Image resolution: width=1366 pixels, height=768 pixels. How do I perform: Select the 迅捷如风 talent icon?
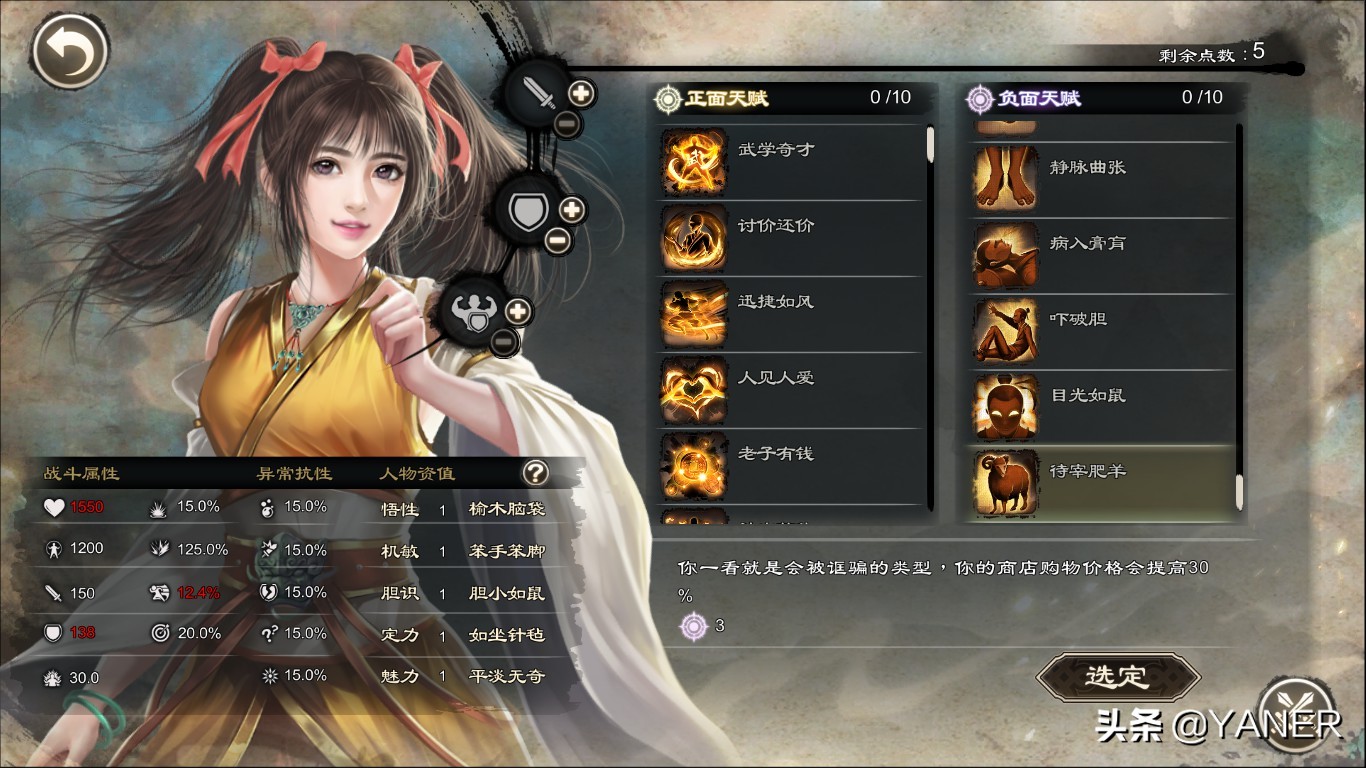(x=693, y=315)
